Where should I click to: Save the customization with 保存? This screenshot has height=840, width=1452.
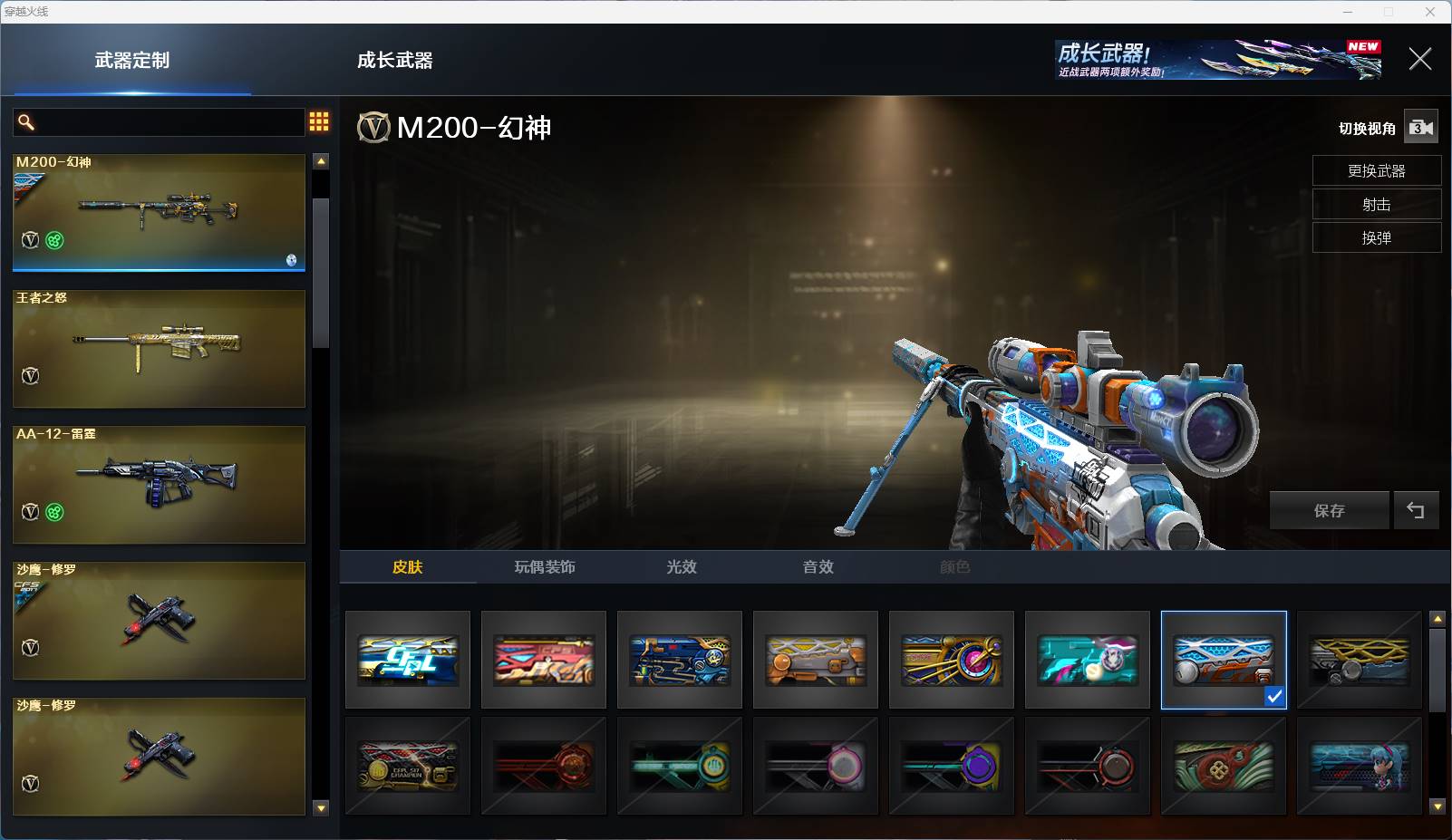(1329, 511)
